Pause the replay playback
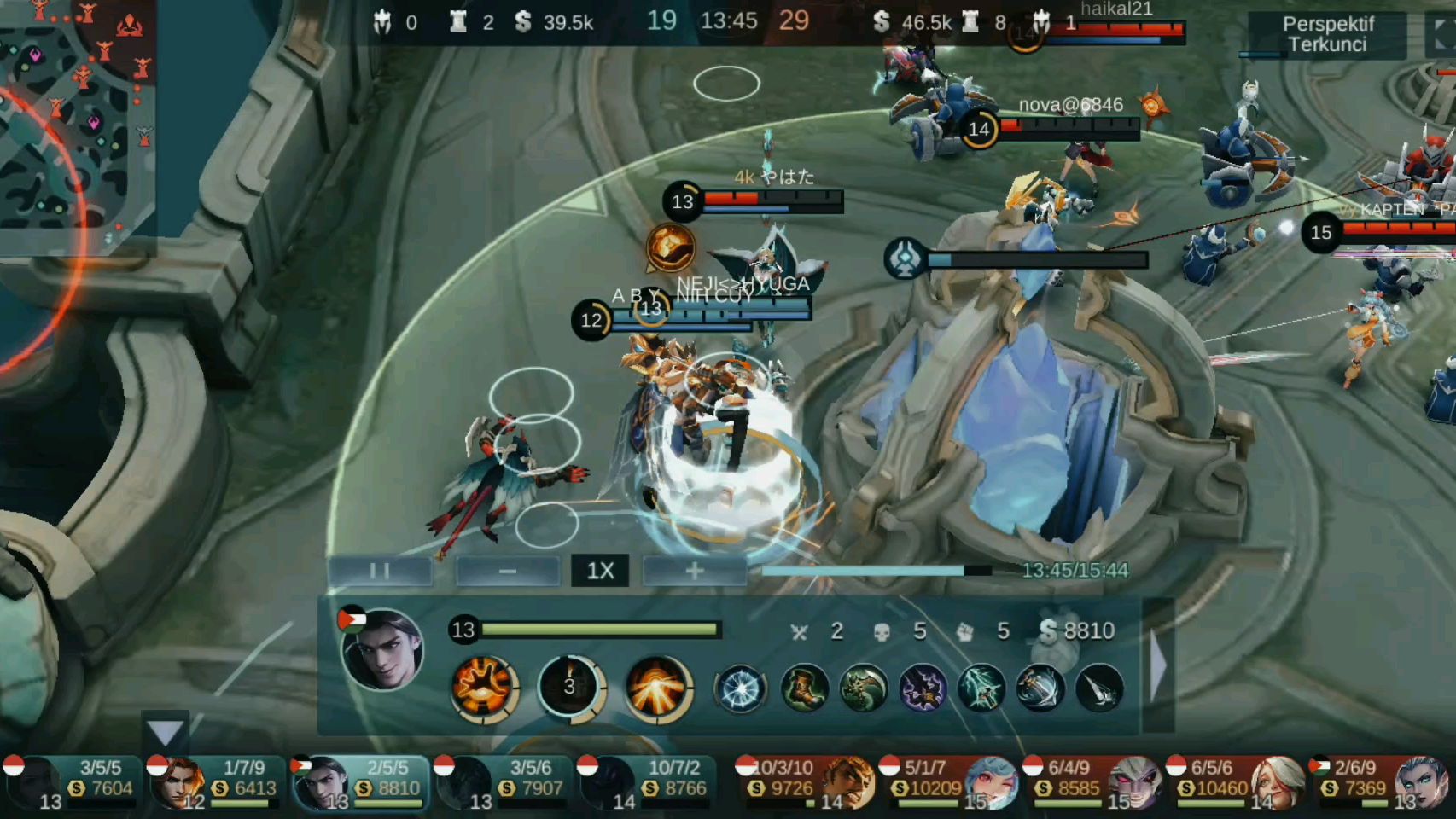Image resolution: width=1456 pixels, height=819 pixels. [x=380, y=571]
